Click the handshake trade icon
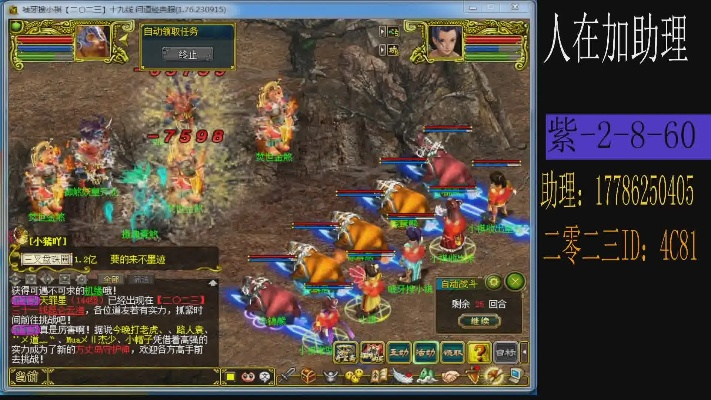 (449, 376)
